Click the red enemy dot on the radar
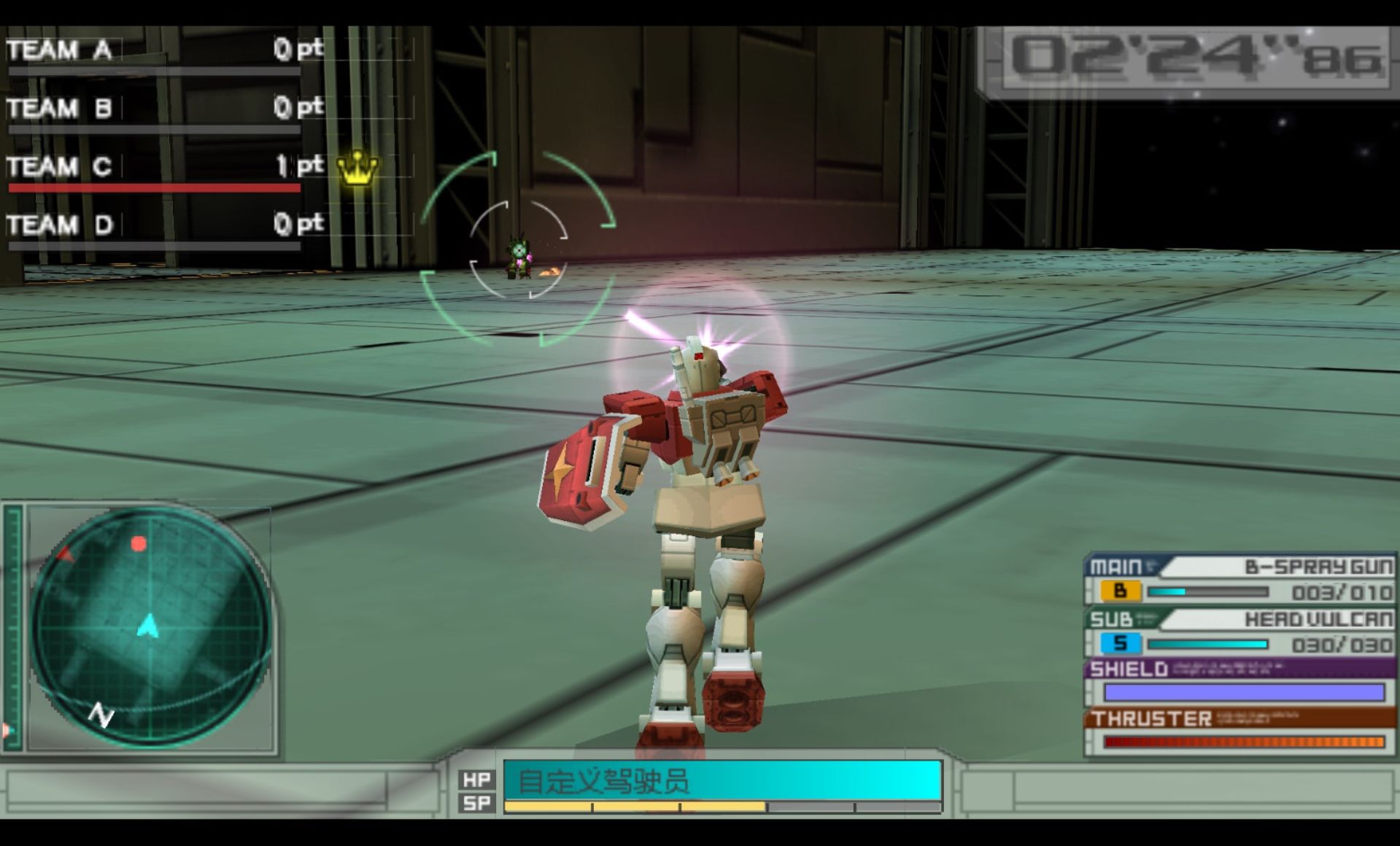The image size is (1400, 846). coord(139,543)
